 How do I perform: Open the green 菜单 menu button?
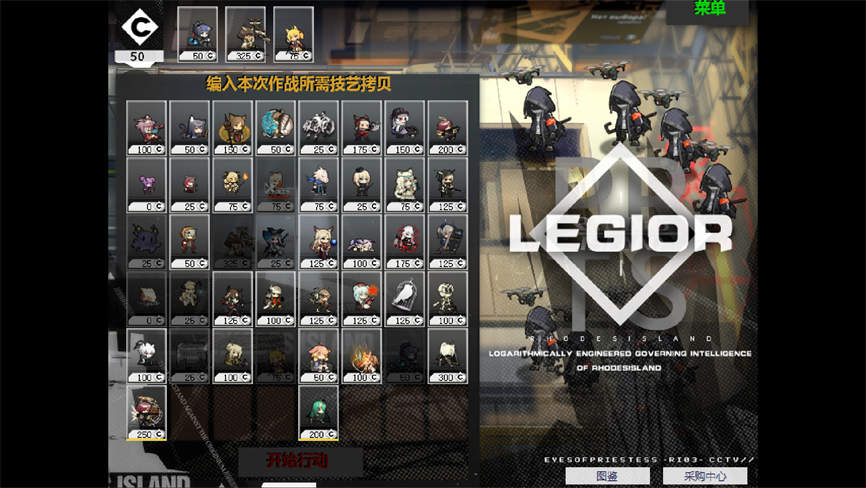pyautogui.click(x=724, y=10)
